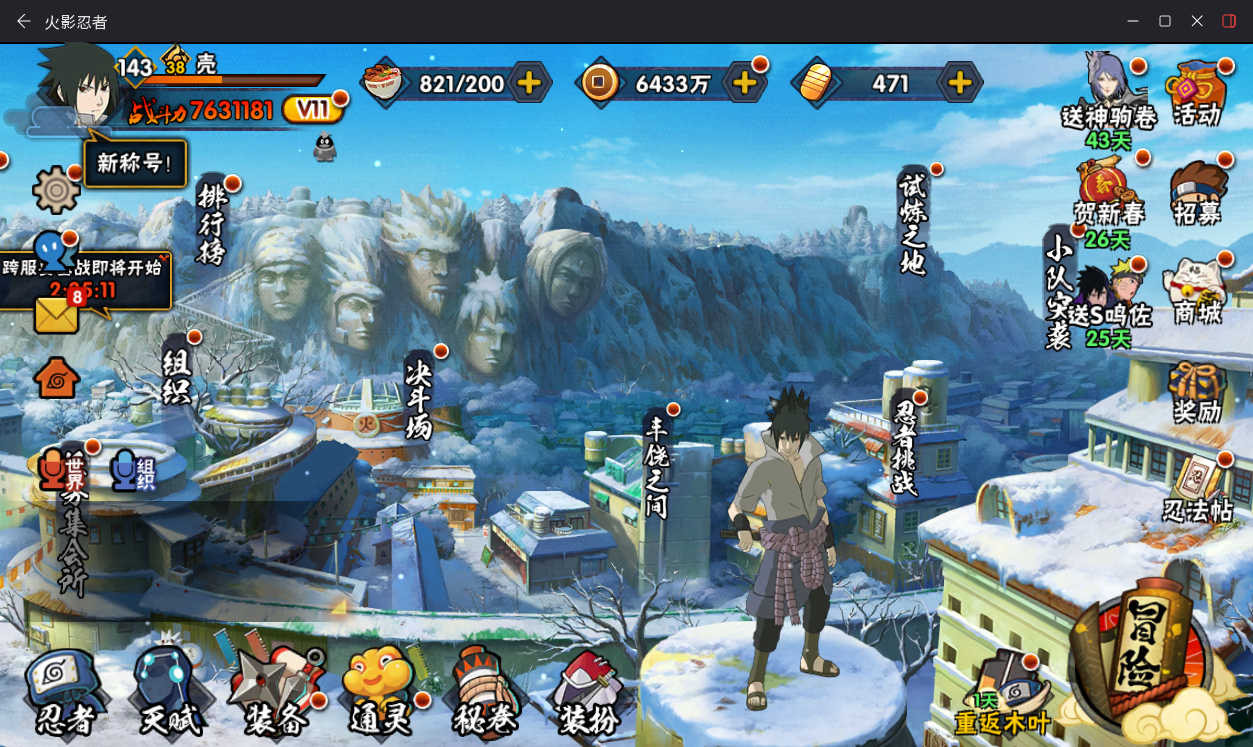Open the 活动 events icon
This screenshot has height=747, width=1253.
1197,95
